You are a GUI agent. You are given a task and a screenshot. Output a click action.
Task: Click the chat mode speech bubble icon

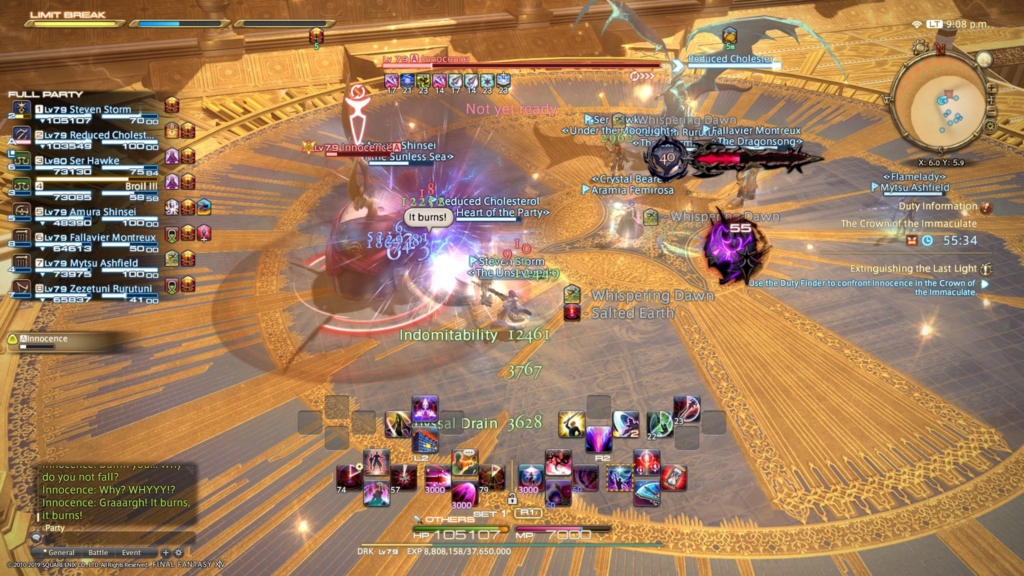tap(37, 537)
